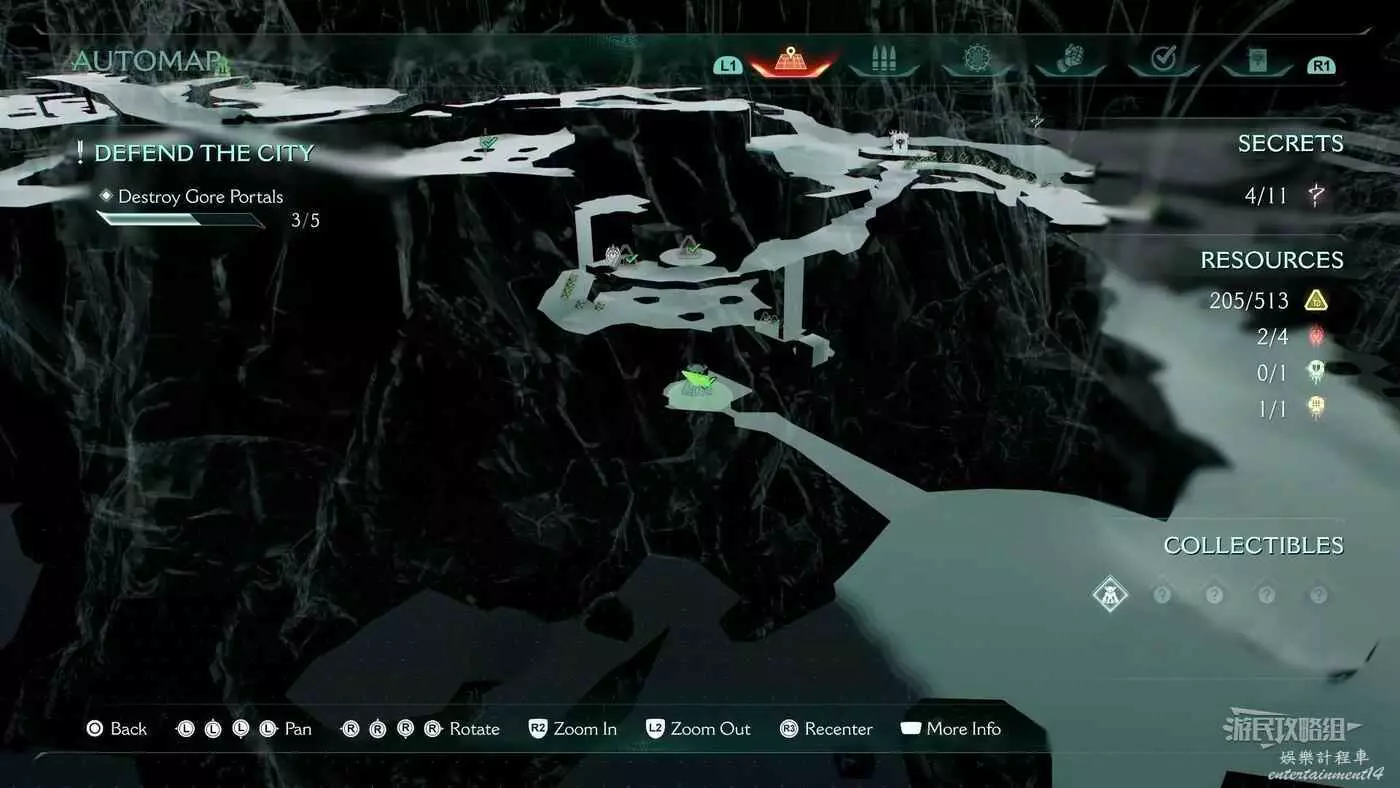Switch to the clenched fist tab
Viewport: 1400px width, 788px height.
(x=1069, y=60)
